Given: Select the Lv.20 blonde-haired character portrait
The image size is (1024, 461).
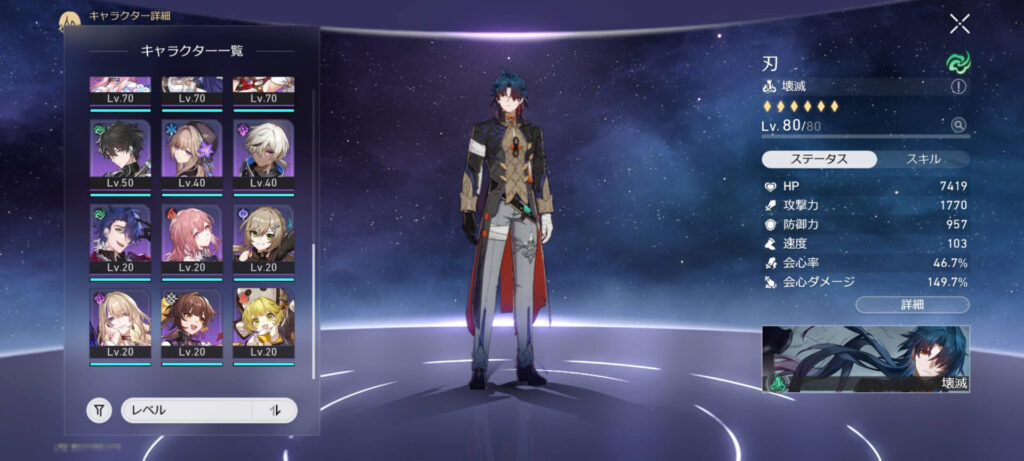Looking at the screenshot, I should point(121,320).
